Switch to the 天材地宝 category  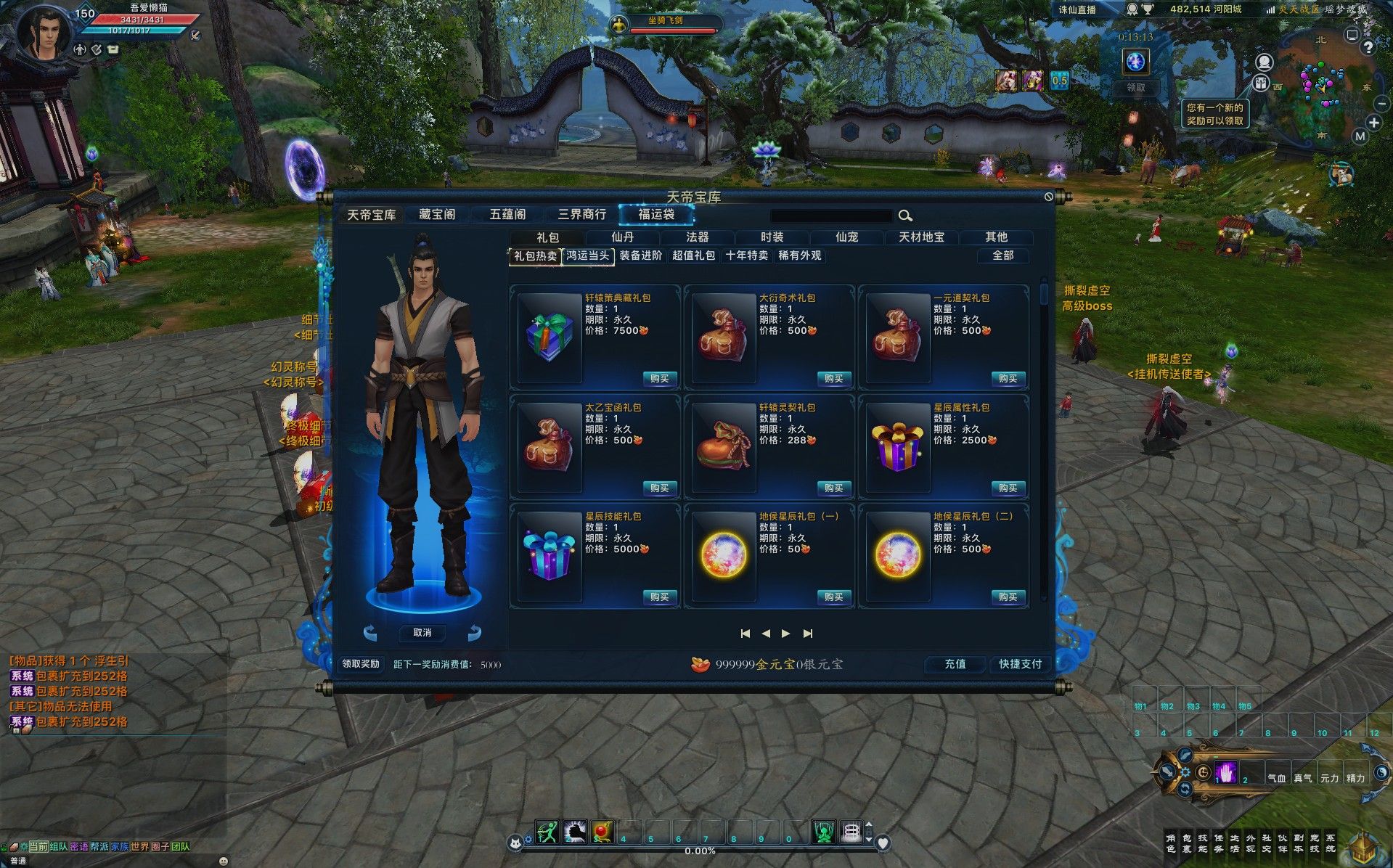point(921,237)
